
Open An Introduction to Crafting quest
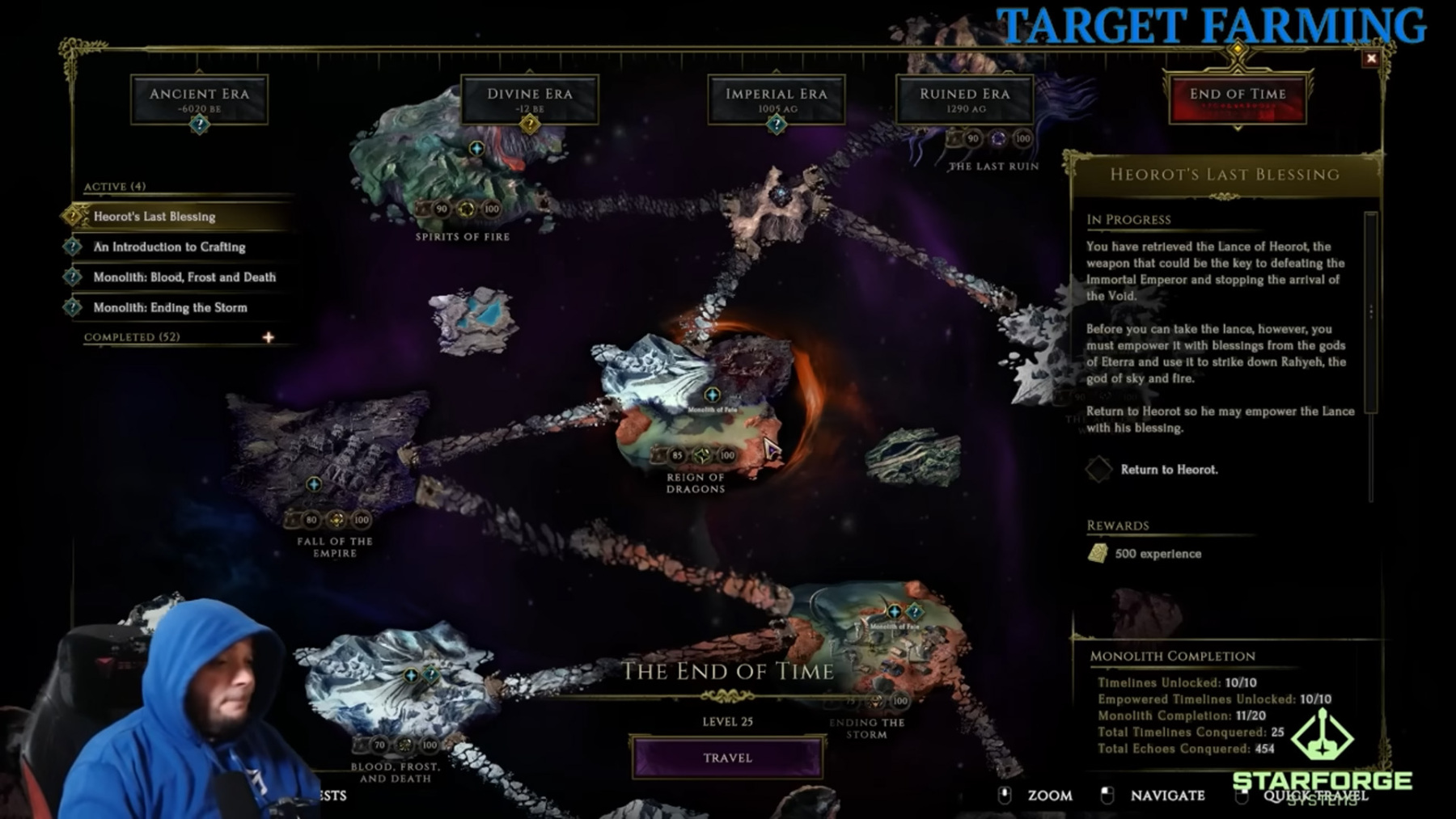[169, 247]
